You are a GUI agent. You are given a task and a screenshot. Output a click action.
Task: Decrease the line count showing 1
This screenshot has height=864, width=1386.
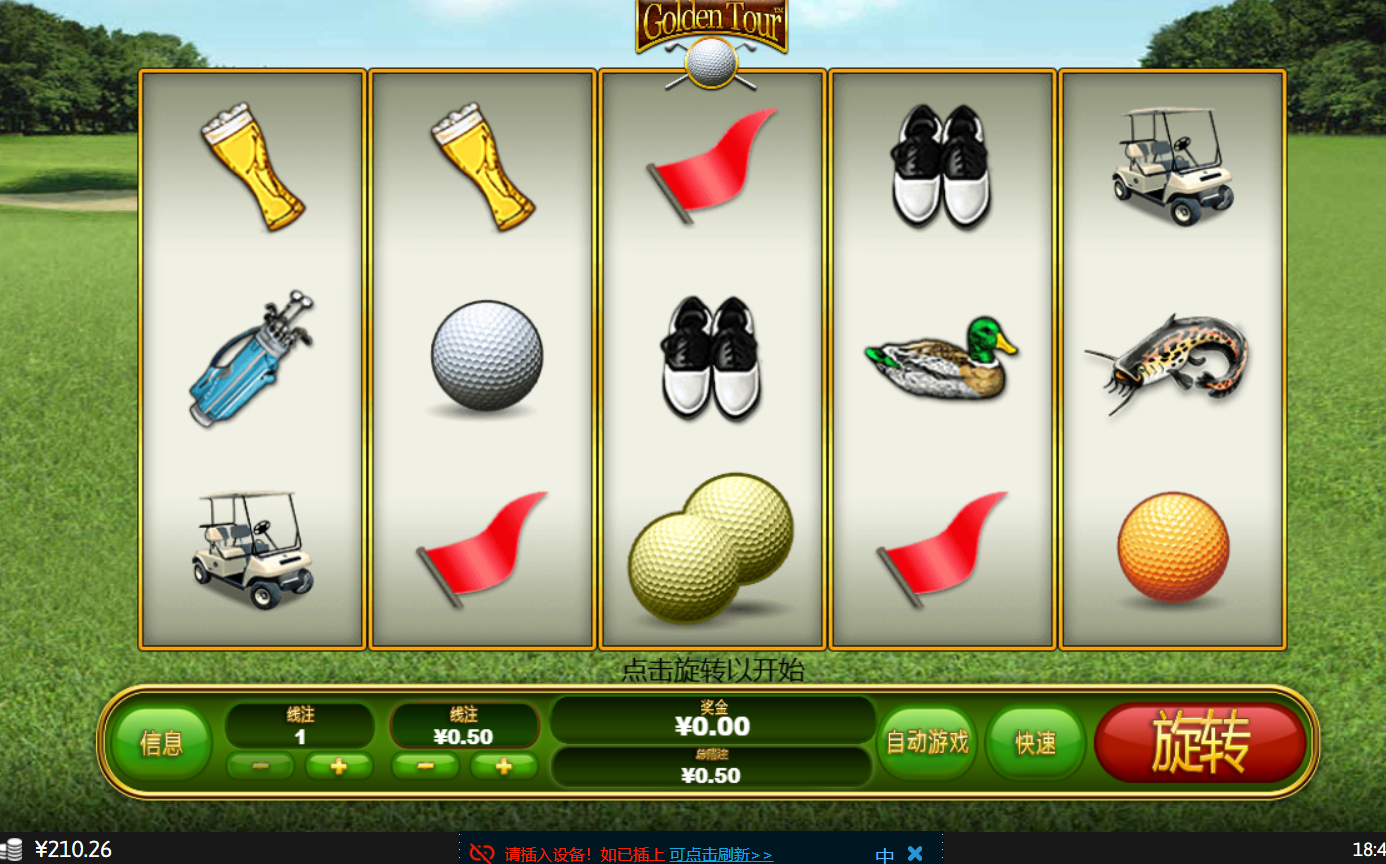[x=260, y=766]
